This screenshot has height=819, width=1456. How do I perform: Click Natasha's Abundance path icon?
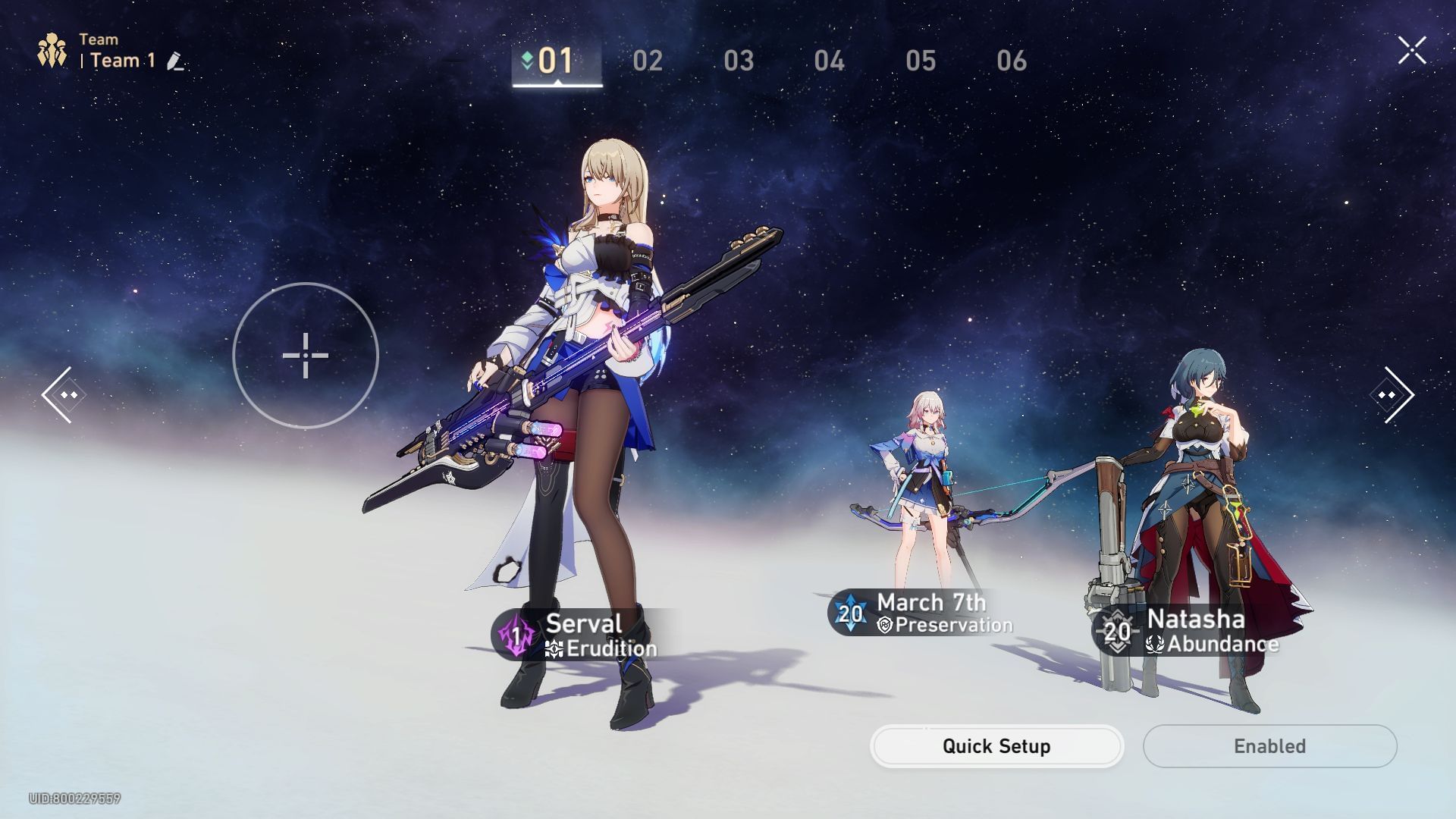click(x=1156, y=645)
